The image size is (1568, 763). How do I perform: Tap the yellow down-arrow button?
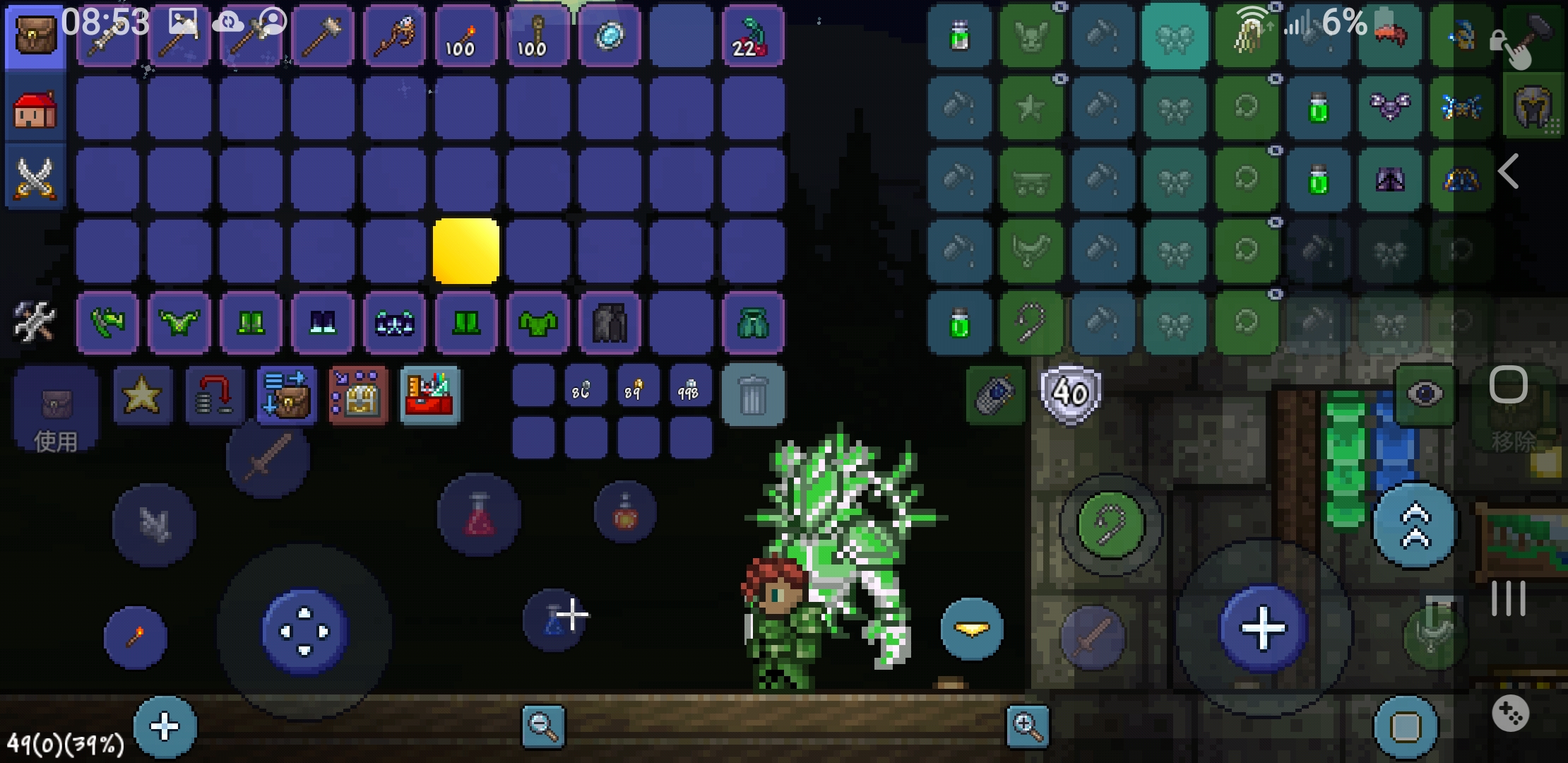pyautogui.click(x=972, y=629)
